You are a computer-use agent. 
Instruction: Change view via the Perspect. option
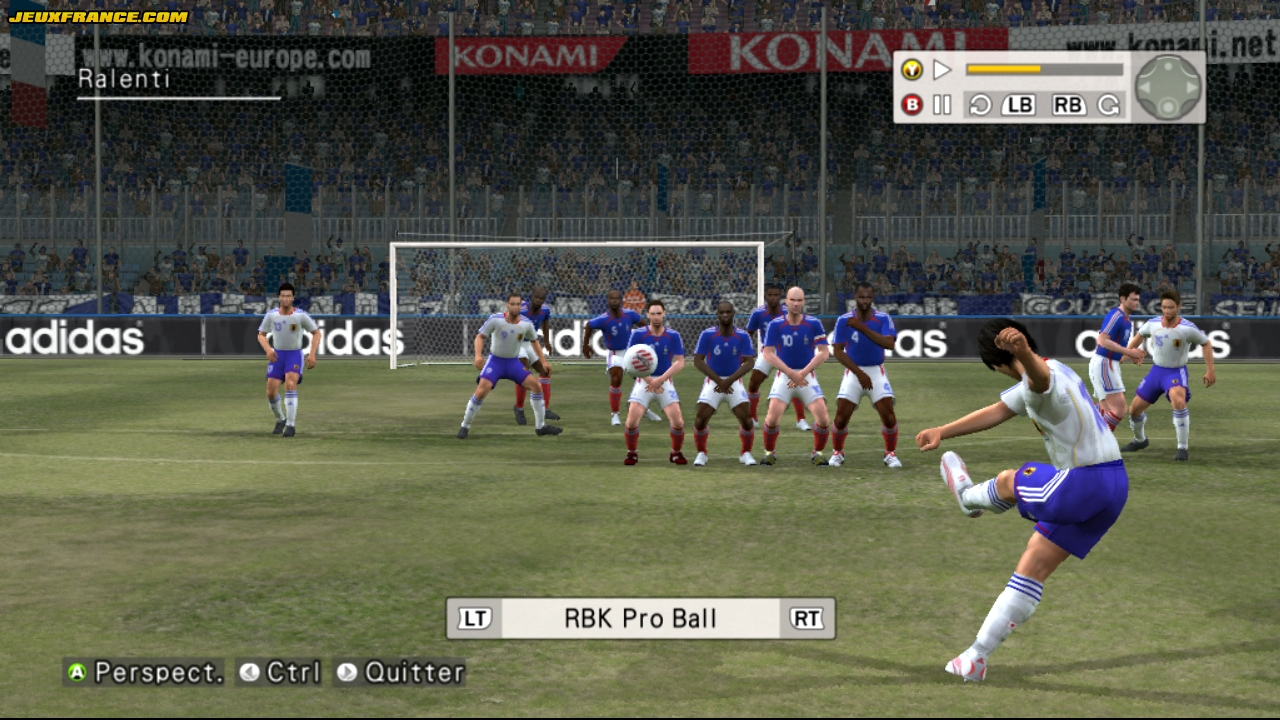(x=158, y=673)
